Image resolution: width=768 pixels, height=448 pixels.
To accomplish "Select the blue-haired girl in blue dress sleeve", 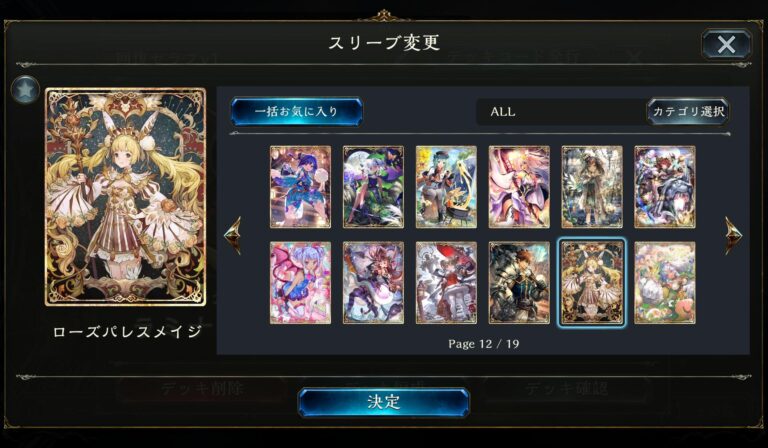I will pyautogui.click(x=300, y=187).
